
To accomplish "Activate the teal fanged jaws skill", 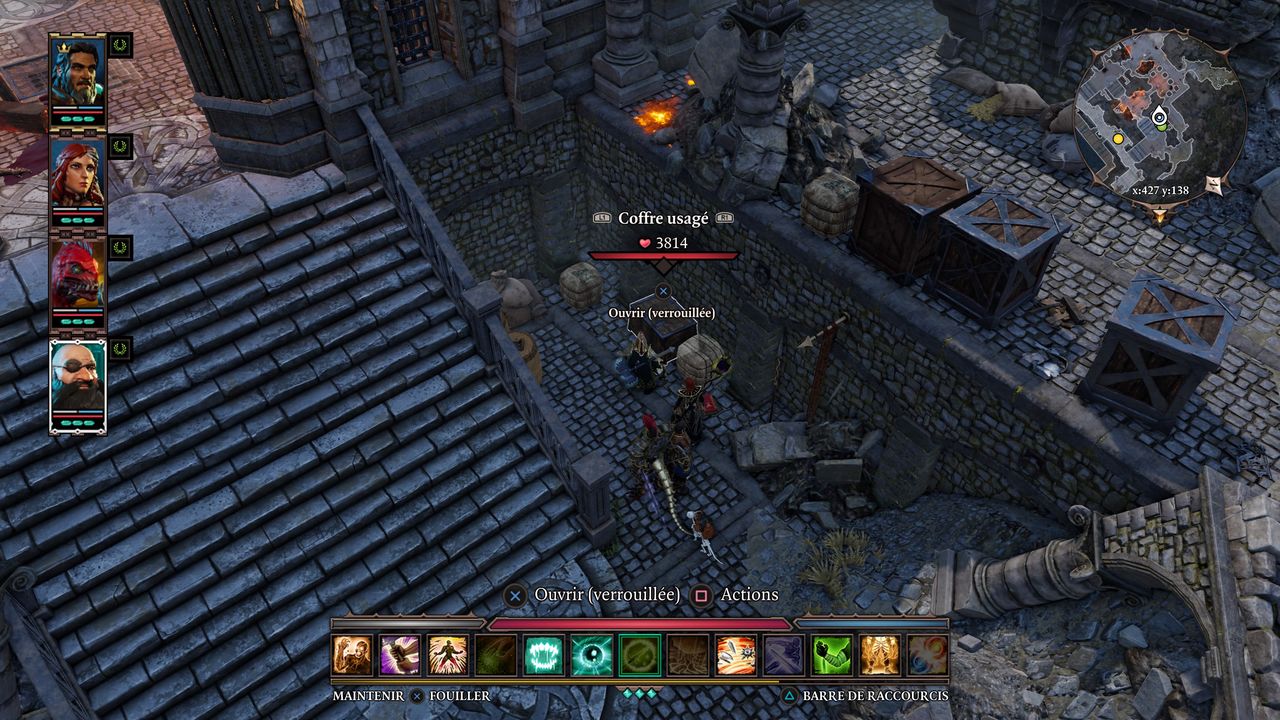I will 544,655.
